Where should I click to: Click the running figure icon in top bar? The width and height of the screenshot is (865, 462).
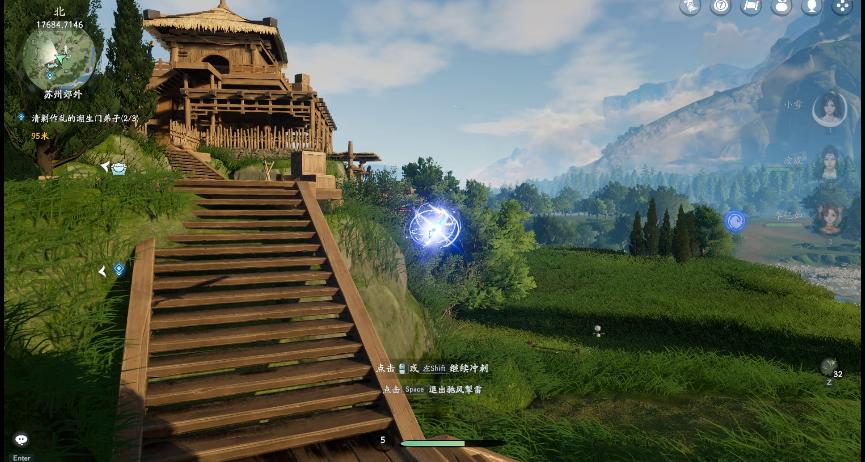click(x=690, y=7)
